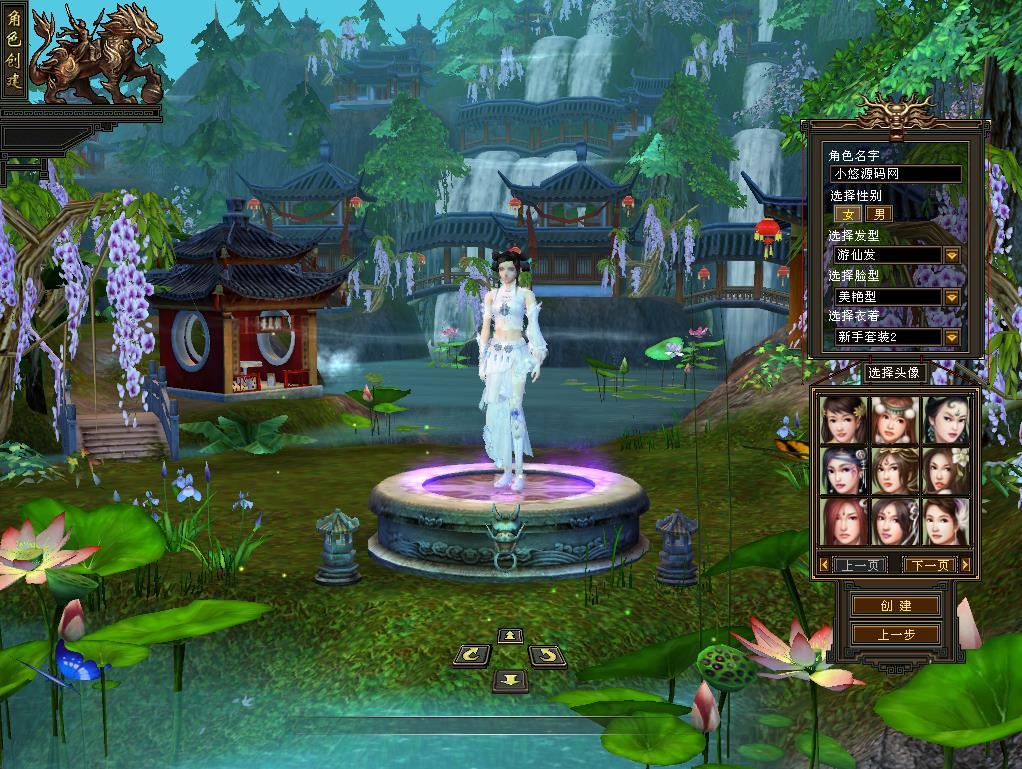Go to previous portrait page 上一页
The image size is (1022, 769).
[860, 565]
